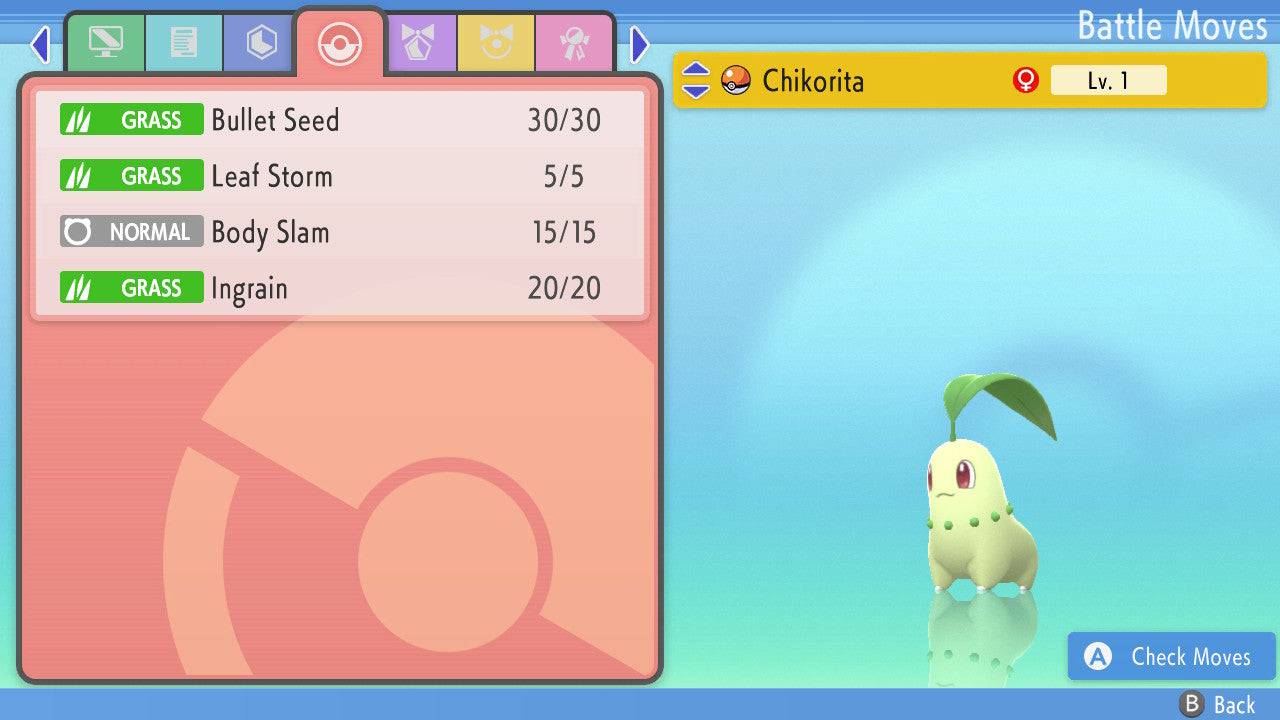The image size is (1280, 720).
Task: Select the Bullet Seed move row
Action: pos(340,120)
